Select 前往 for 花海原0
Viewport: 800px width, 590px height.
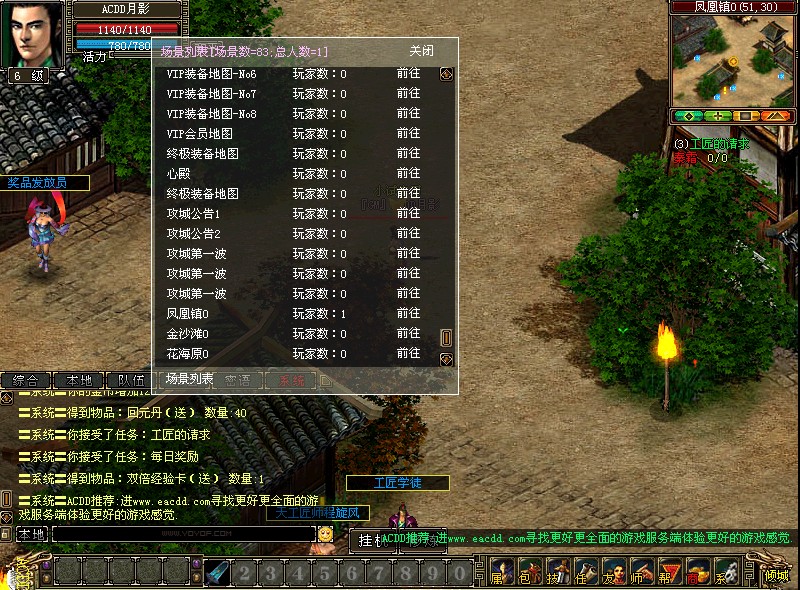408,354
